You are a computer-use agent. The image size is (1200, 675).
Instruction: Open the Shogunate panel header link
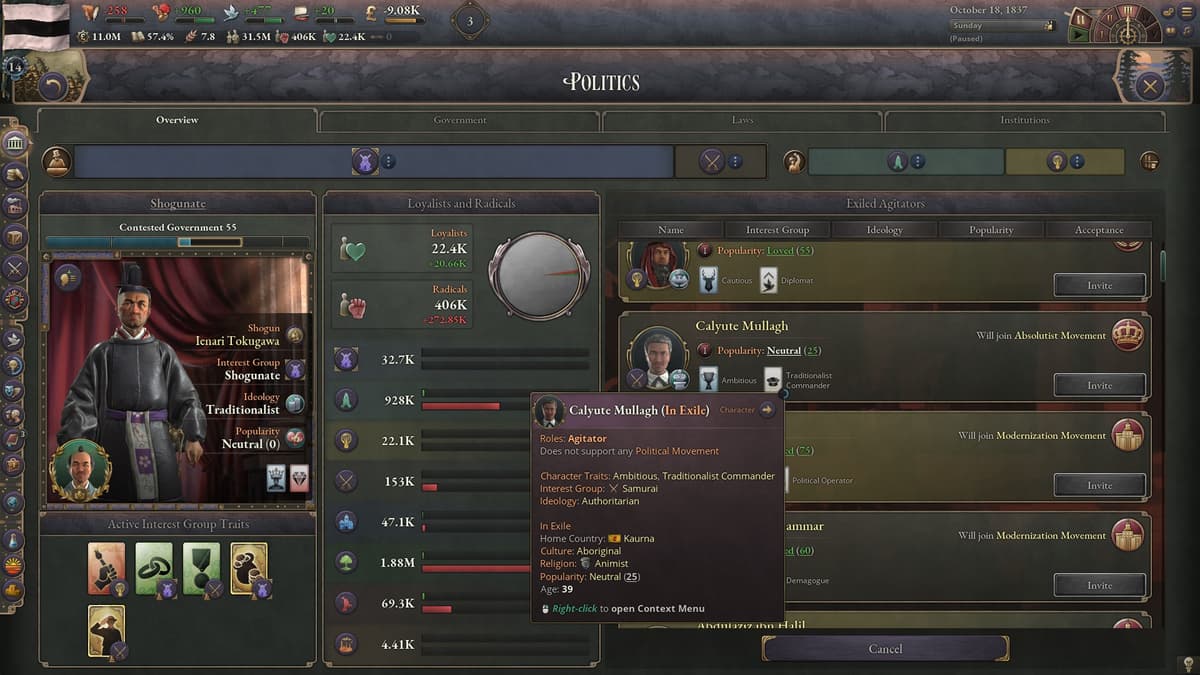(177, 204)
